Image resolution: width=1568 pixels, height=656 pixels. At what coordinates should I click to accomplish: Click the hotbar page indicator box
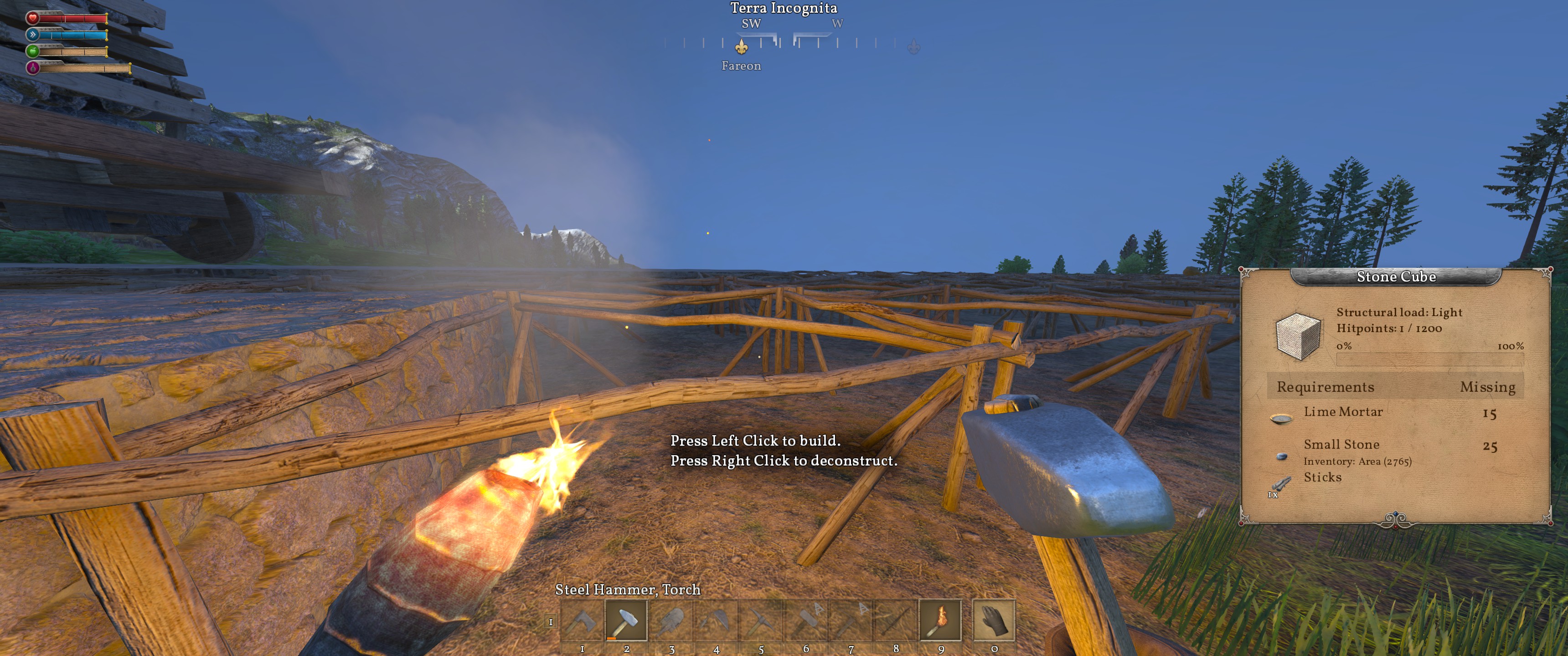pyautogui.click(x=551, y=622)
